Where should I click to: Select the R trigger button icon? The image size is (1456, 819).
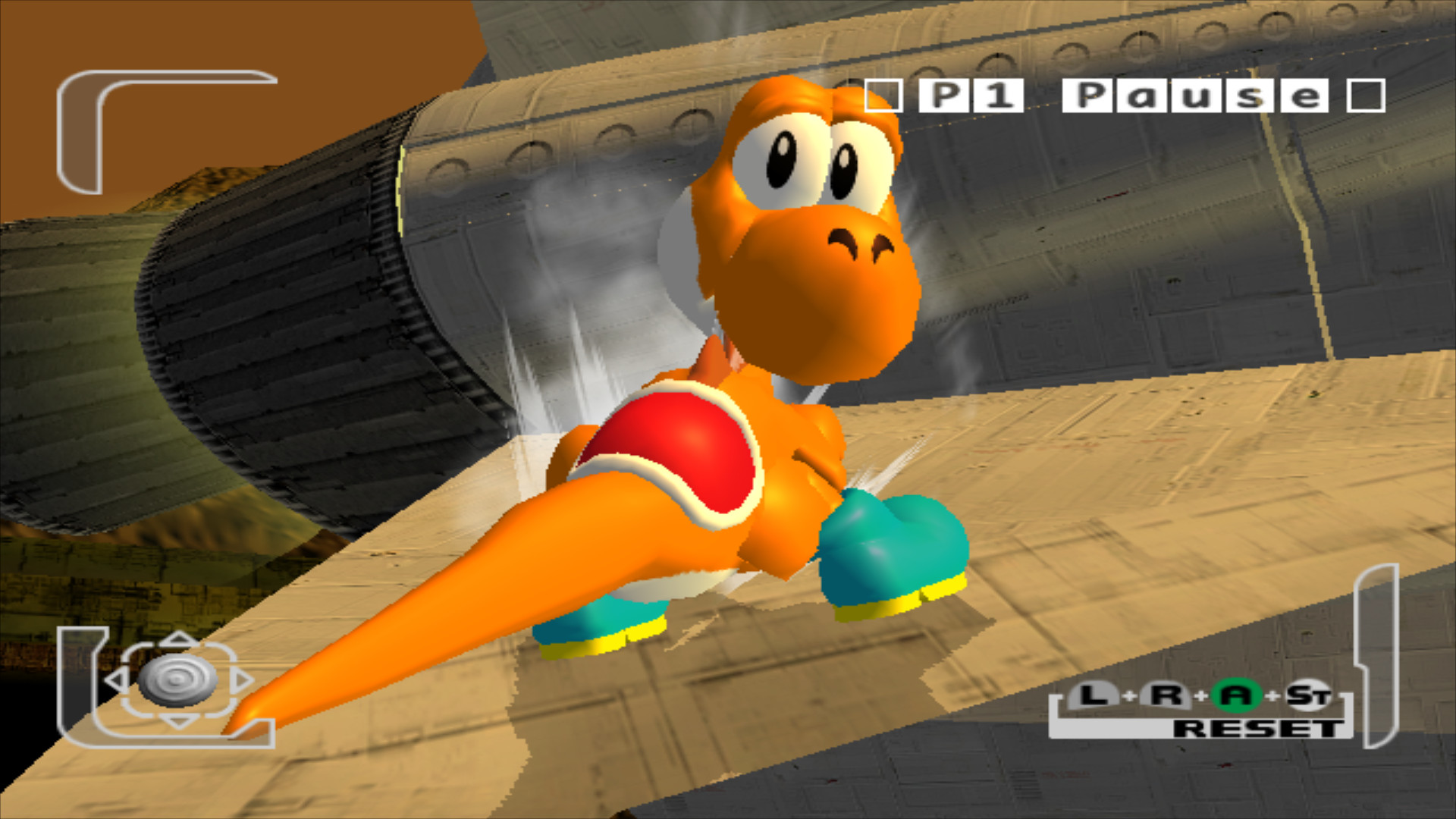(1166, 696)
